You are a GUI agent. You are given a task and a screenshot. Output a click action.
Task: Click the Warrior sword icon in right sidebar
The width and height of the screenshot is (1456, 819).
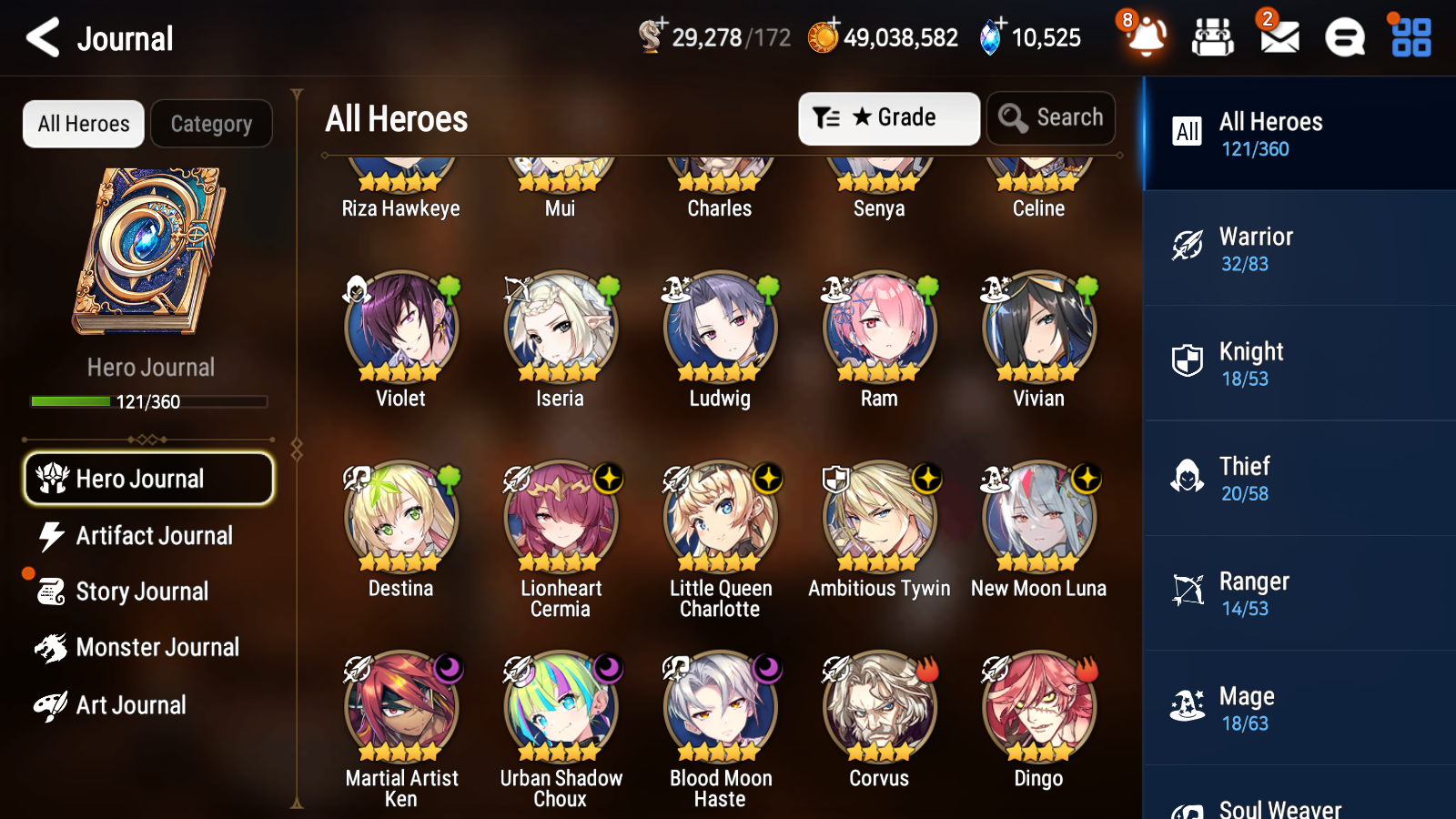[1188, 244]
